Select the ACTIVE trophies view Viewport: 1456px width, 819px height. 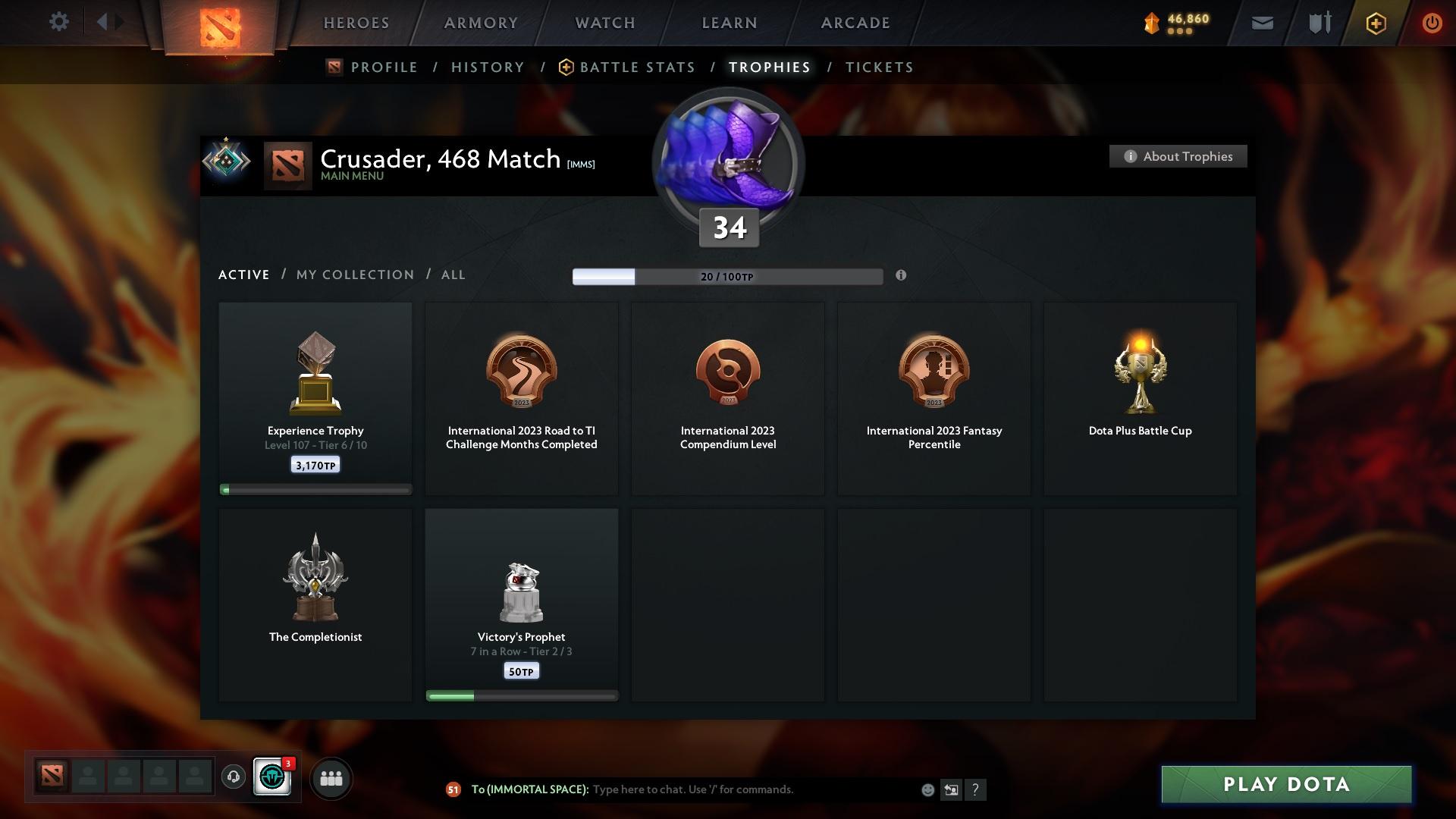[243, 275]
